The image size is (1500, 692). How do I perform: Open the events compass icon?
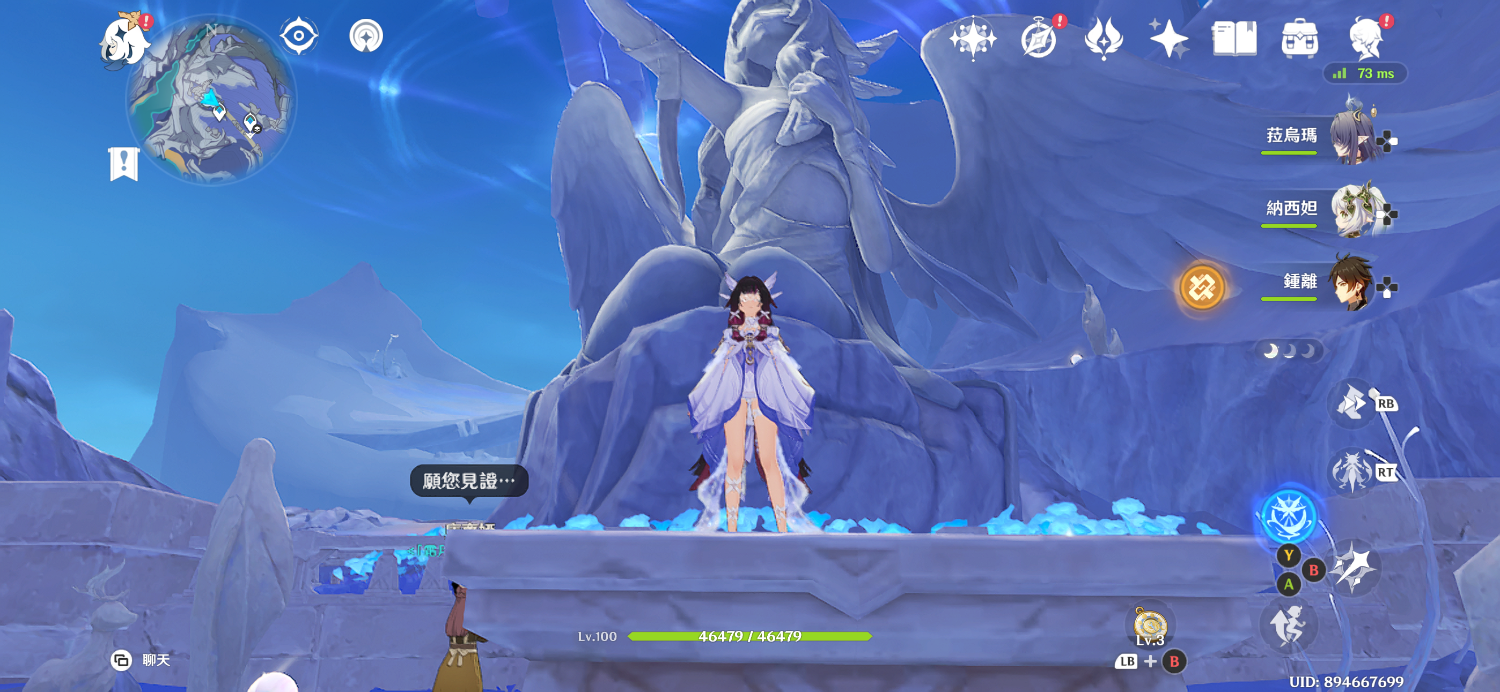pos(1039,39)
